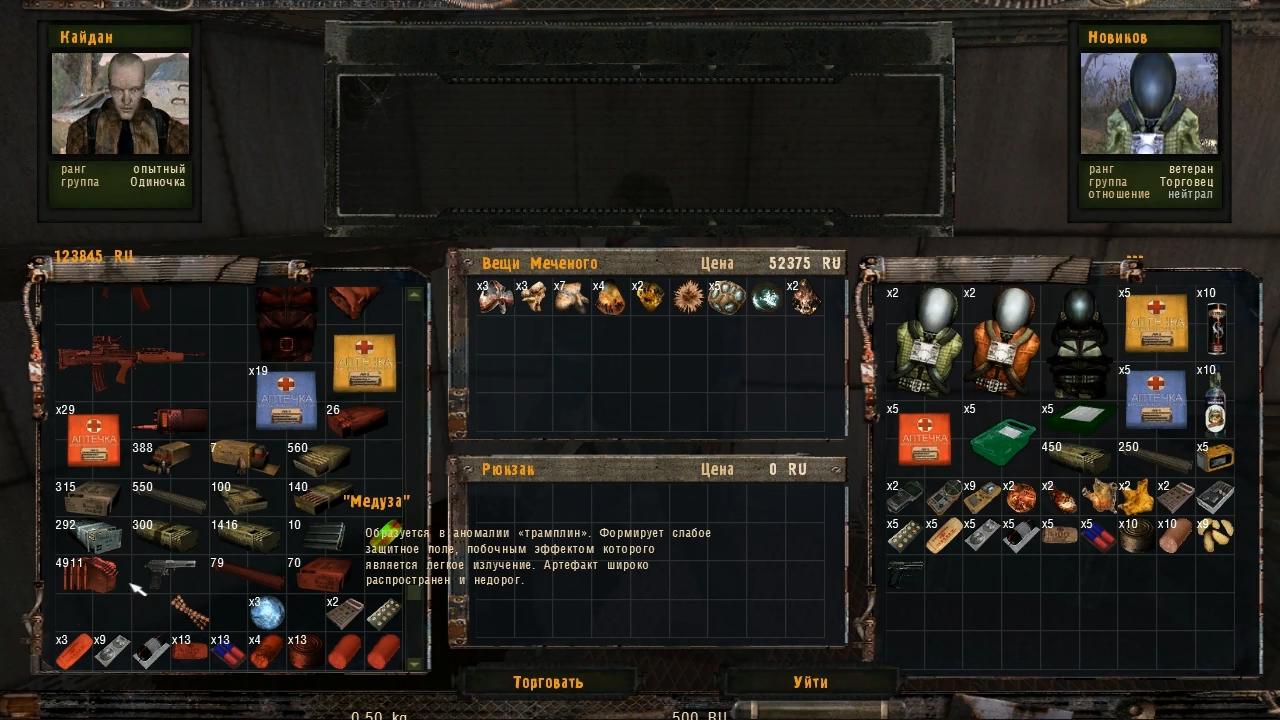
Task: Confirm the deal with the Торговать button
Action: click(x=547, y=682)
